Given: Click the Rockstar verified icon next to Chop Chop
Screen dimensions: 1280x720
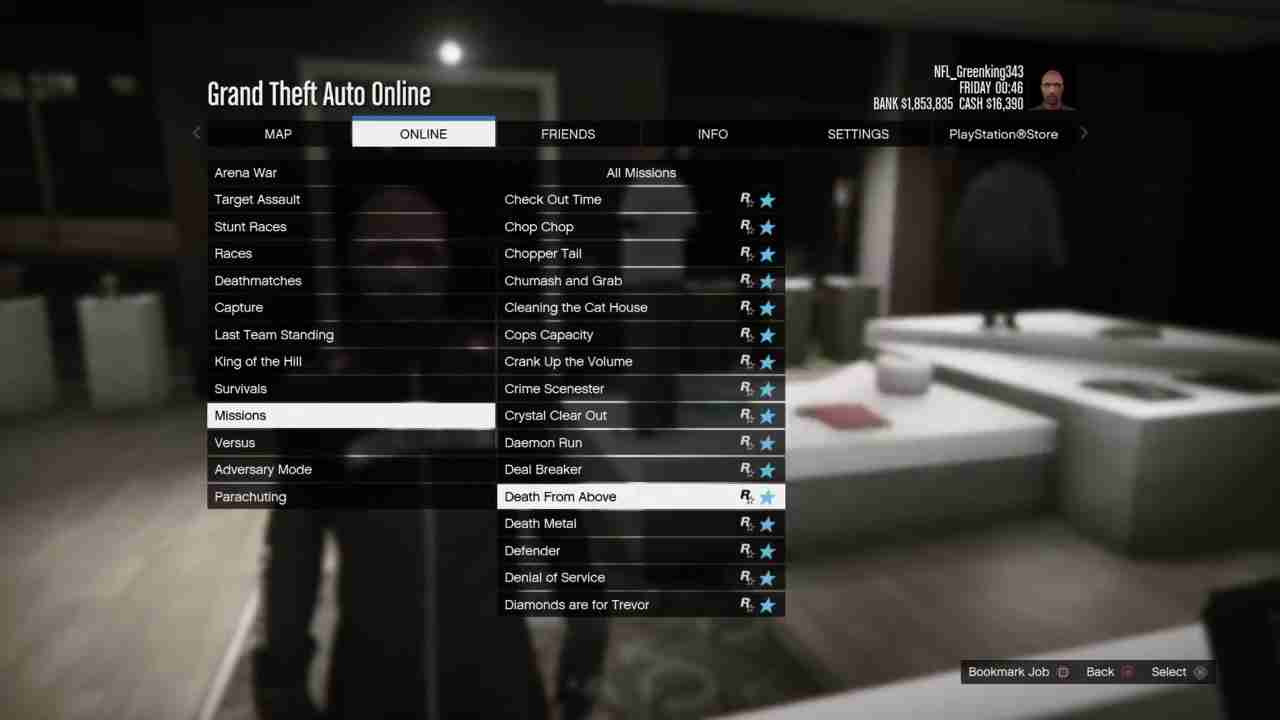Looking at the screenshot, I should [x=746, y=226].
